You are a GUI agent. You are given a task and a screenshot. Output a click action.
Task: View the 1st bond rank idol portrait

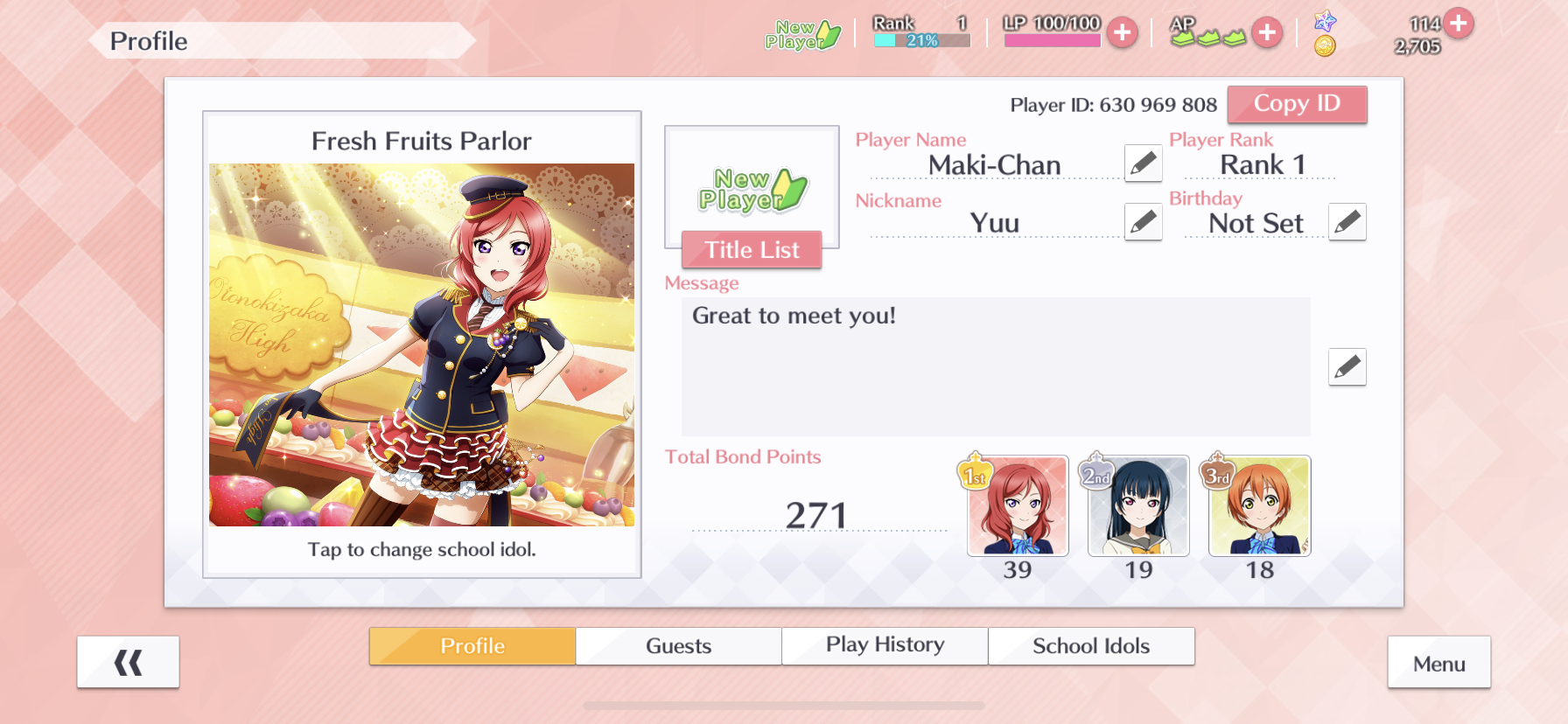pyautogui.click(x=1018, y=506)
